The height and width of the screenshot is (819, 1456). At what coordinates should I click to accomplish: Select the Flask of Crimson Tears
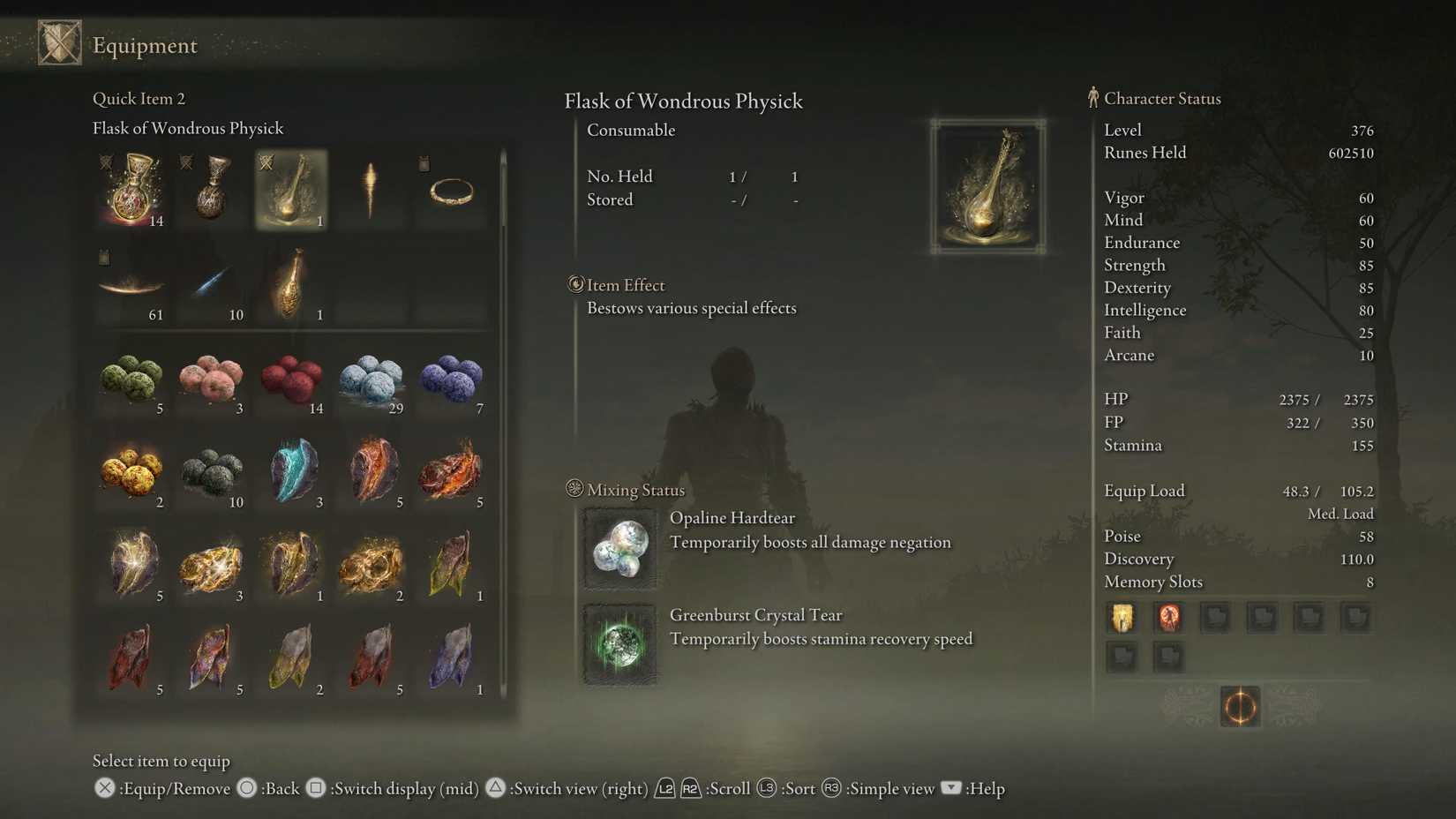pyautogui.click(x=131, y=189)
